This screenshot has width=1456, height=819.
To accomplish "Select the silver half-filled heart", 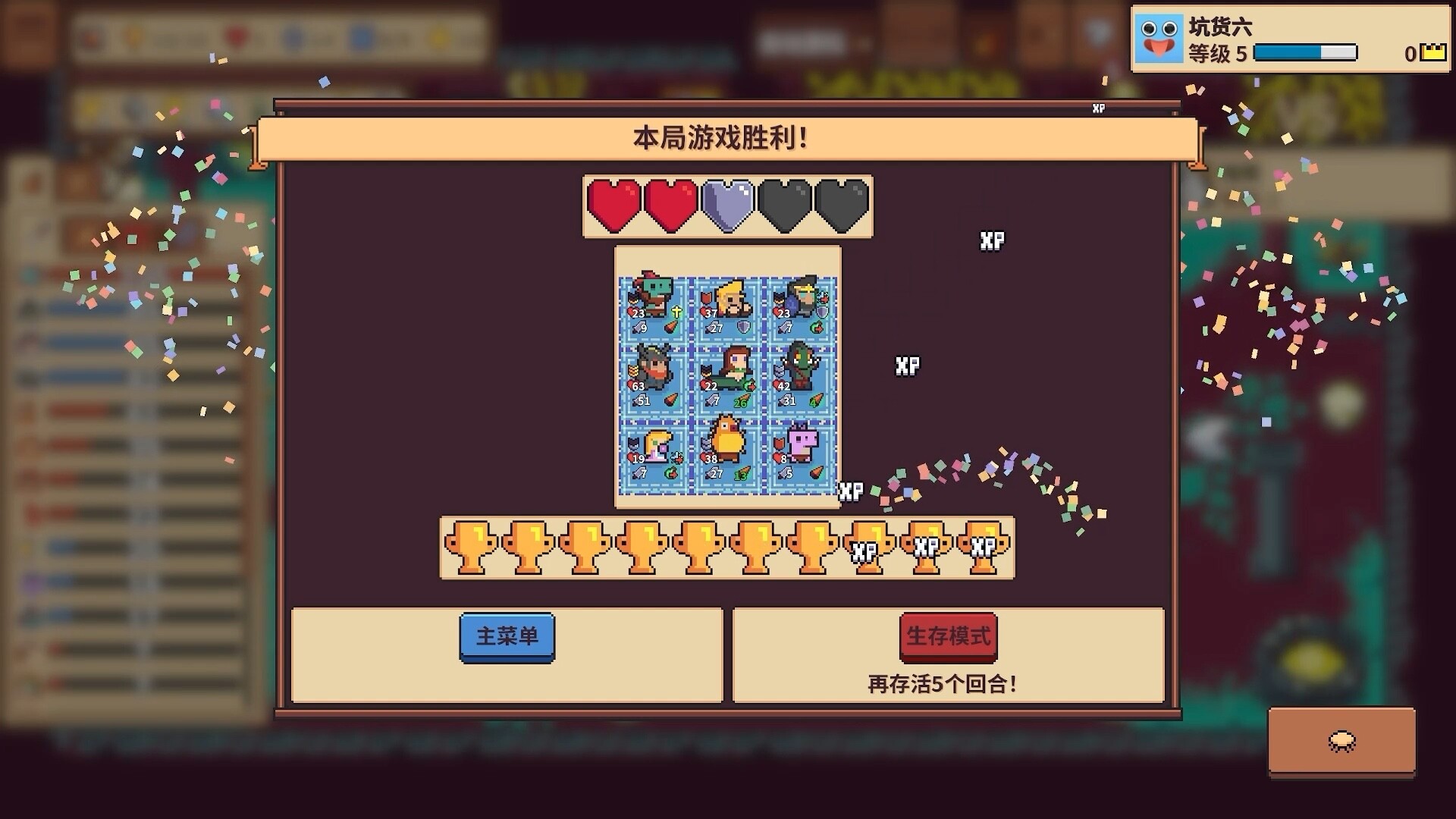I will point(726,206).
